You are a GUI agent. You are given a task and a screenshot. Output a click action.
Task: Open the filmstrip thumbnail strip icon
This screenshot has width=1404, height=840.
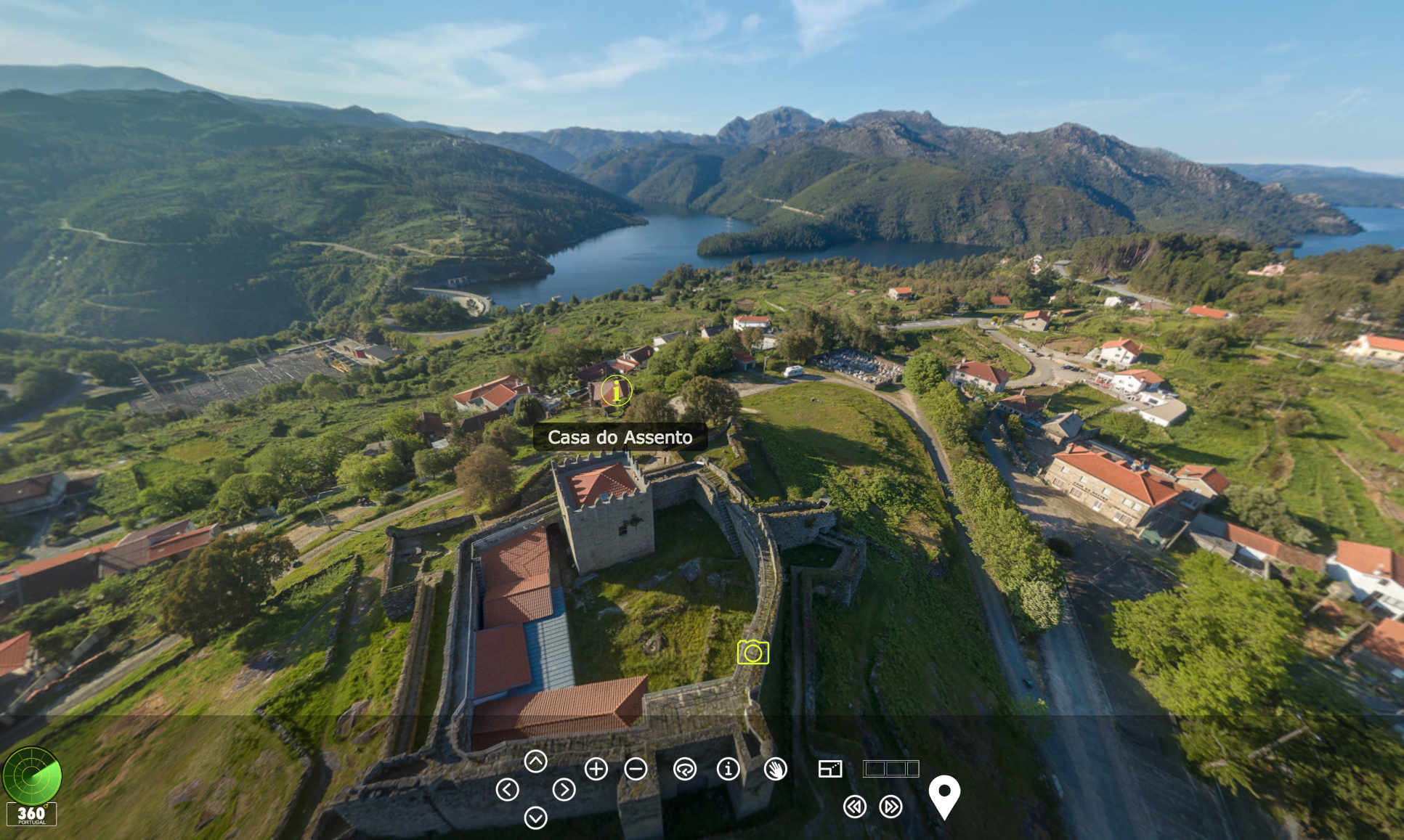890,769
